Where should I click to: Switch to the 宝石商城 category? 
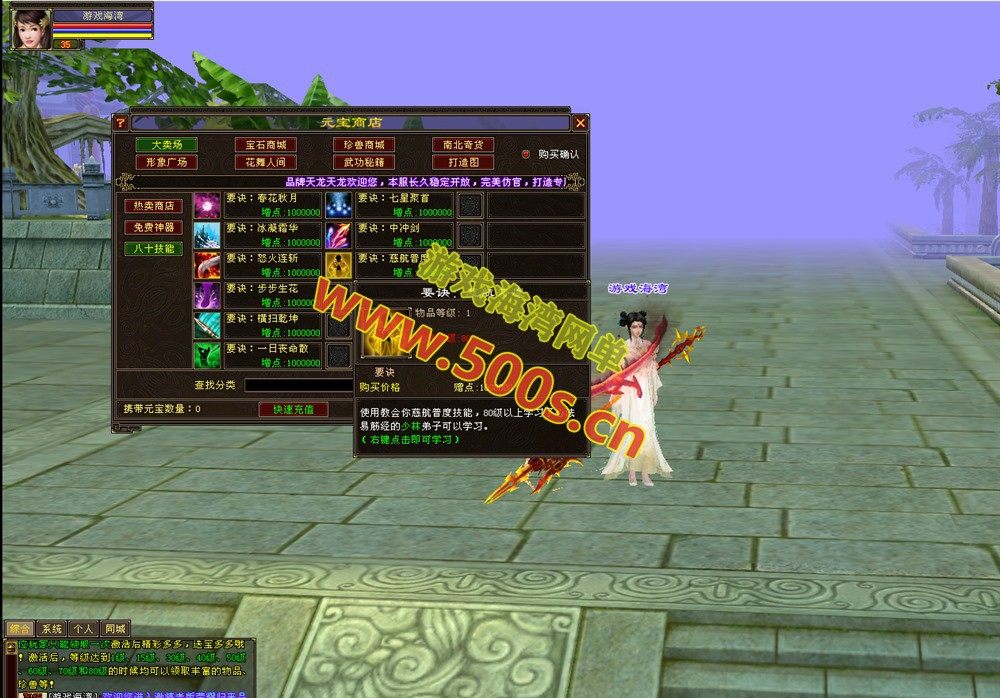point(265,145)
